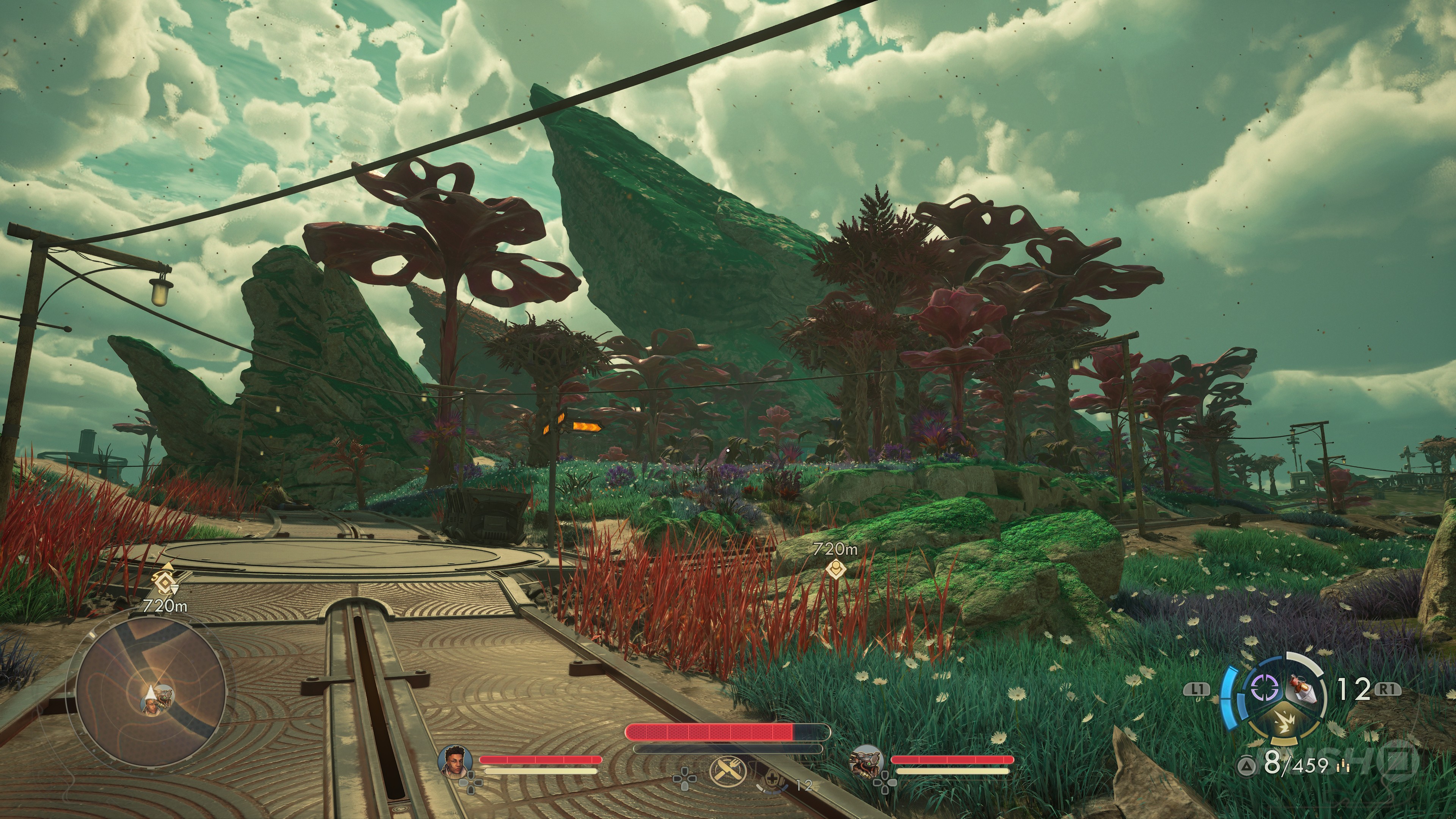Select the in-world 720m objective marker
This screenshot has width=1456, height=819.
[x=835, y=568]
